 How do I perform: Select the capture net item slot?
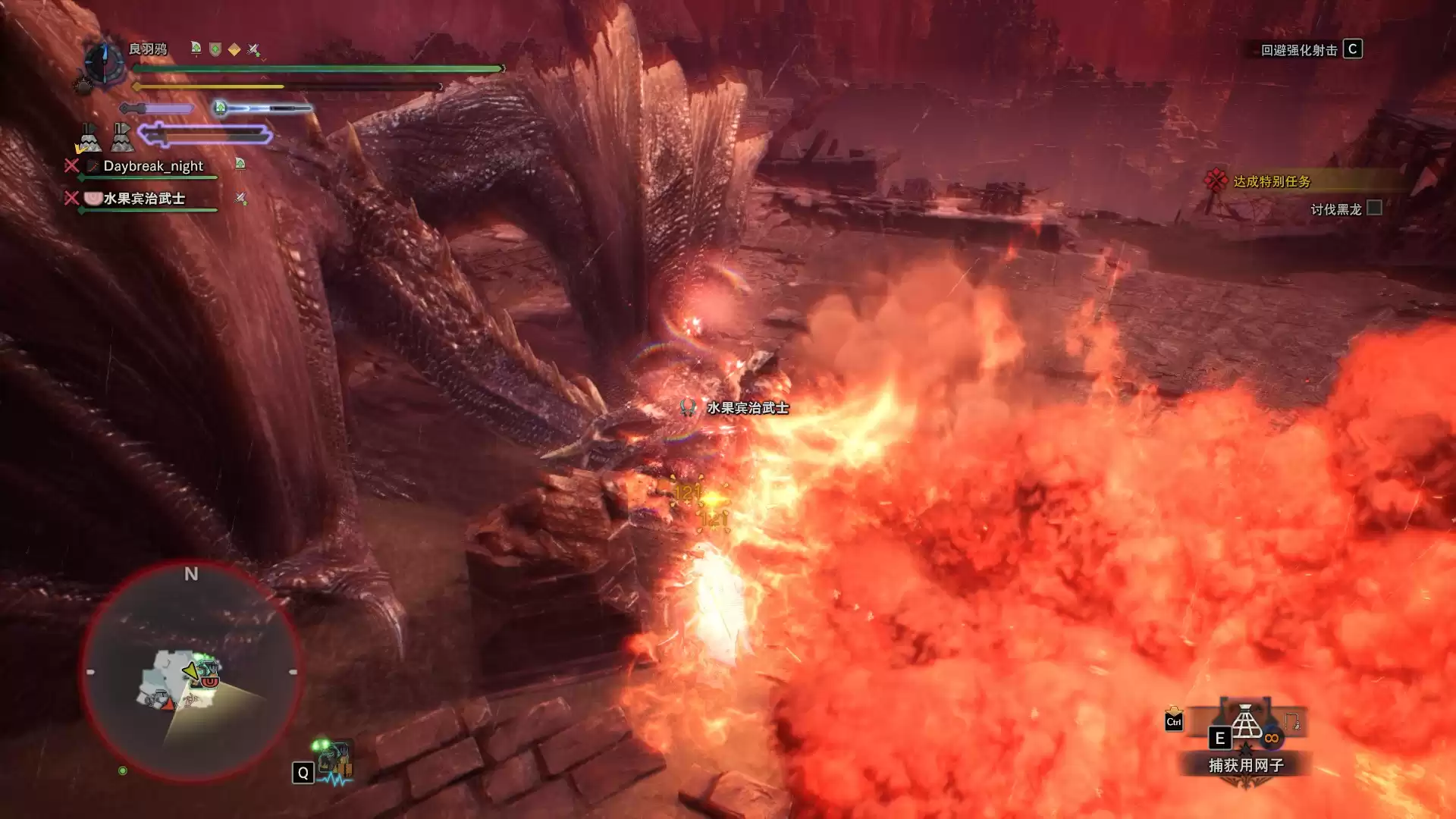pos(1245,723)
